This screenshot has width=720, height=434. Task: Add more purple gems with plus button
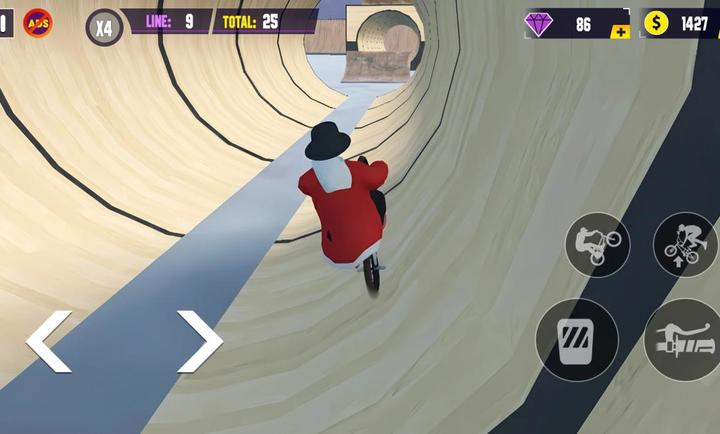coord(620,32)
